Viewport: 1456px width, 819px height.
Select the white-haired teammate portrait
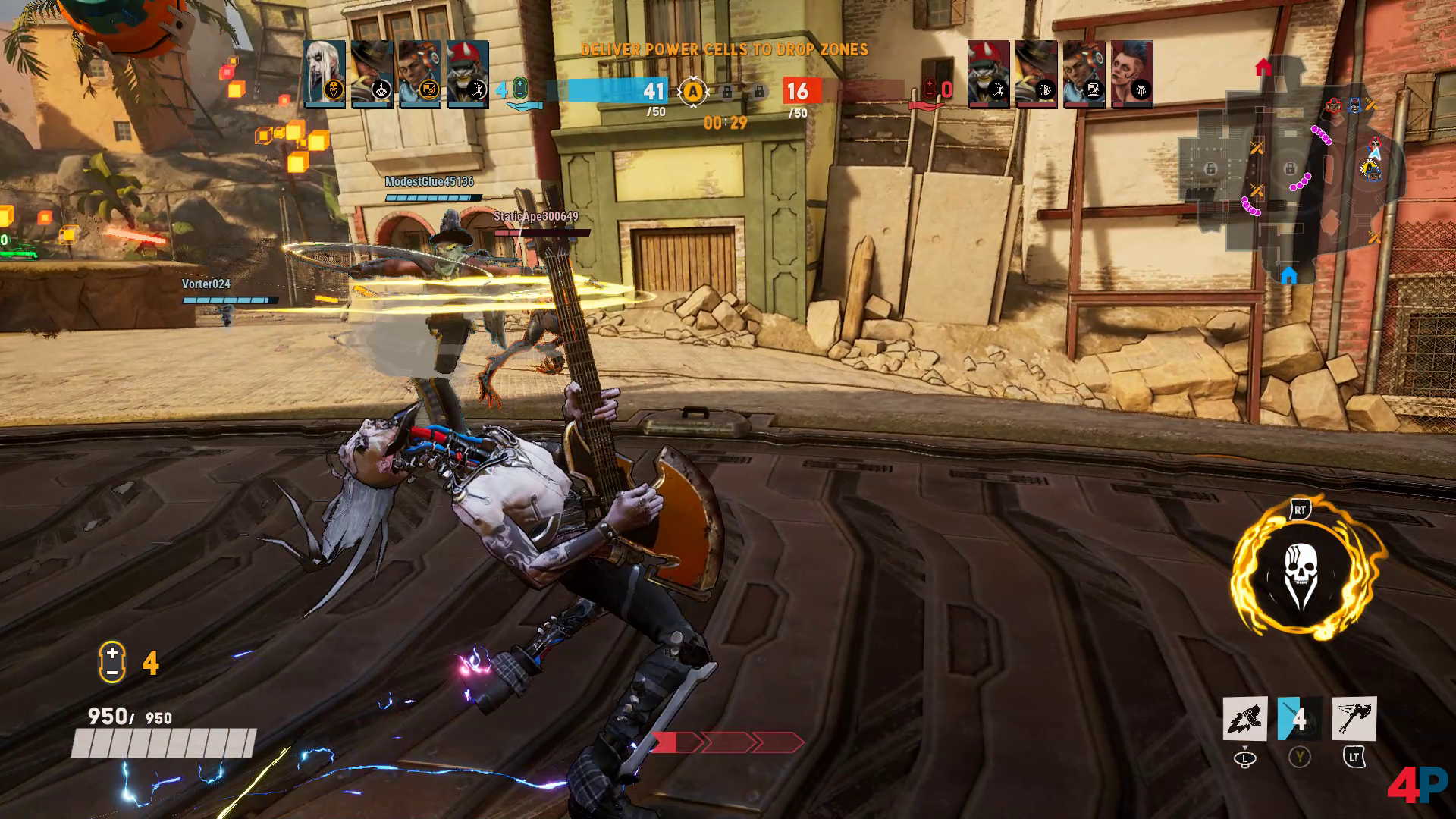click(325, 74)
